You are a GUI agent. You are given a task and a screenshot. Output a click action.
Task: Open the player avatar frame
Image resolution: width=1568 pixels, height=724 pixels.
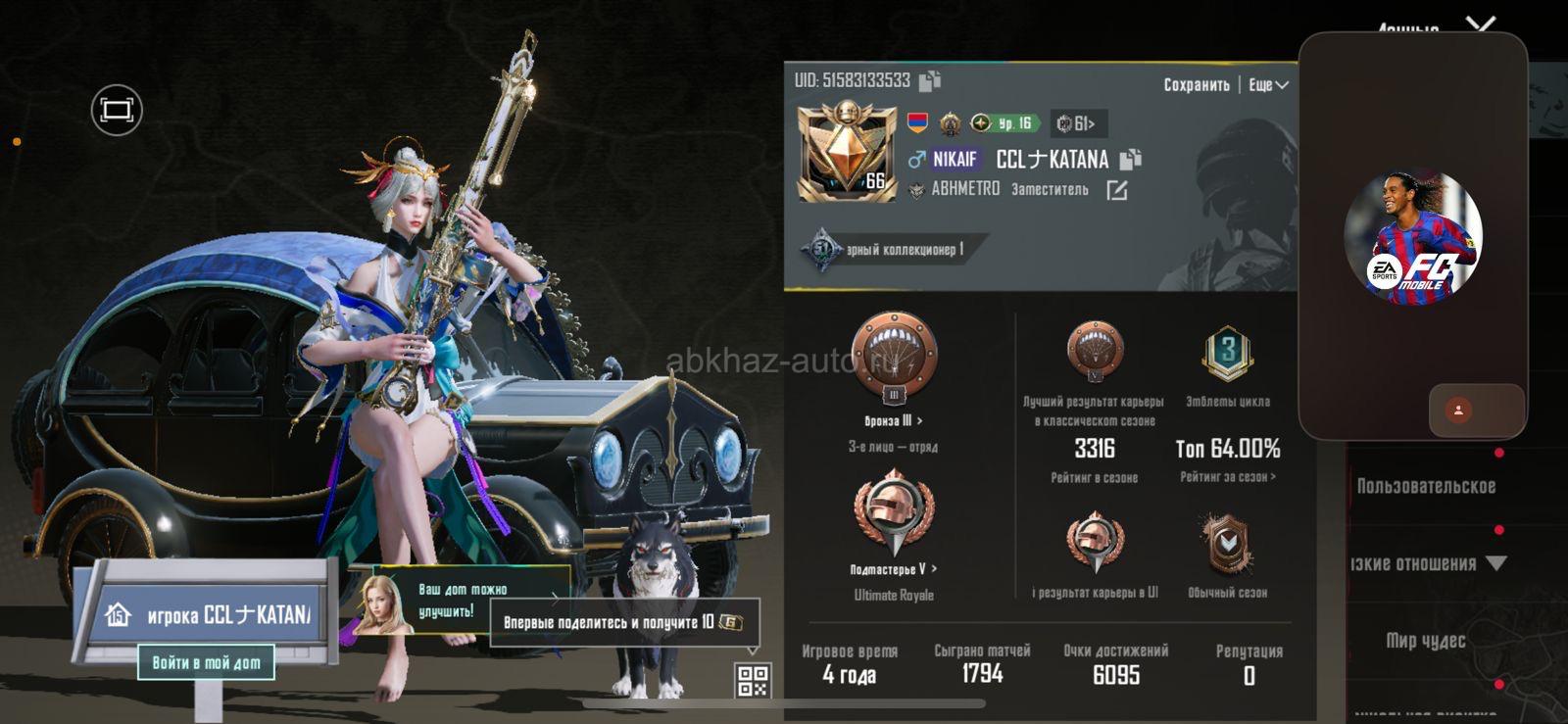coord(846,154)
